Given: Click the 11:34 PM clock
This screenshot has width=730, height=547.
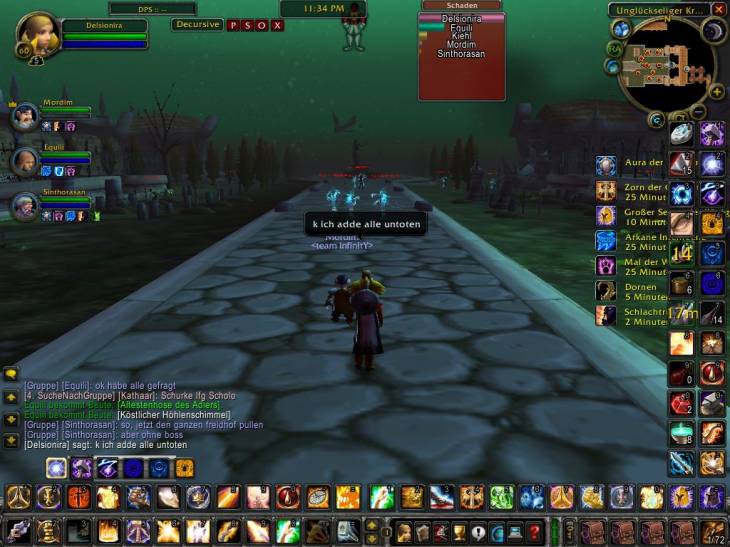Looking at the screenshot, I should (322, 8).
